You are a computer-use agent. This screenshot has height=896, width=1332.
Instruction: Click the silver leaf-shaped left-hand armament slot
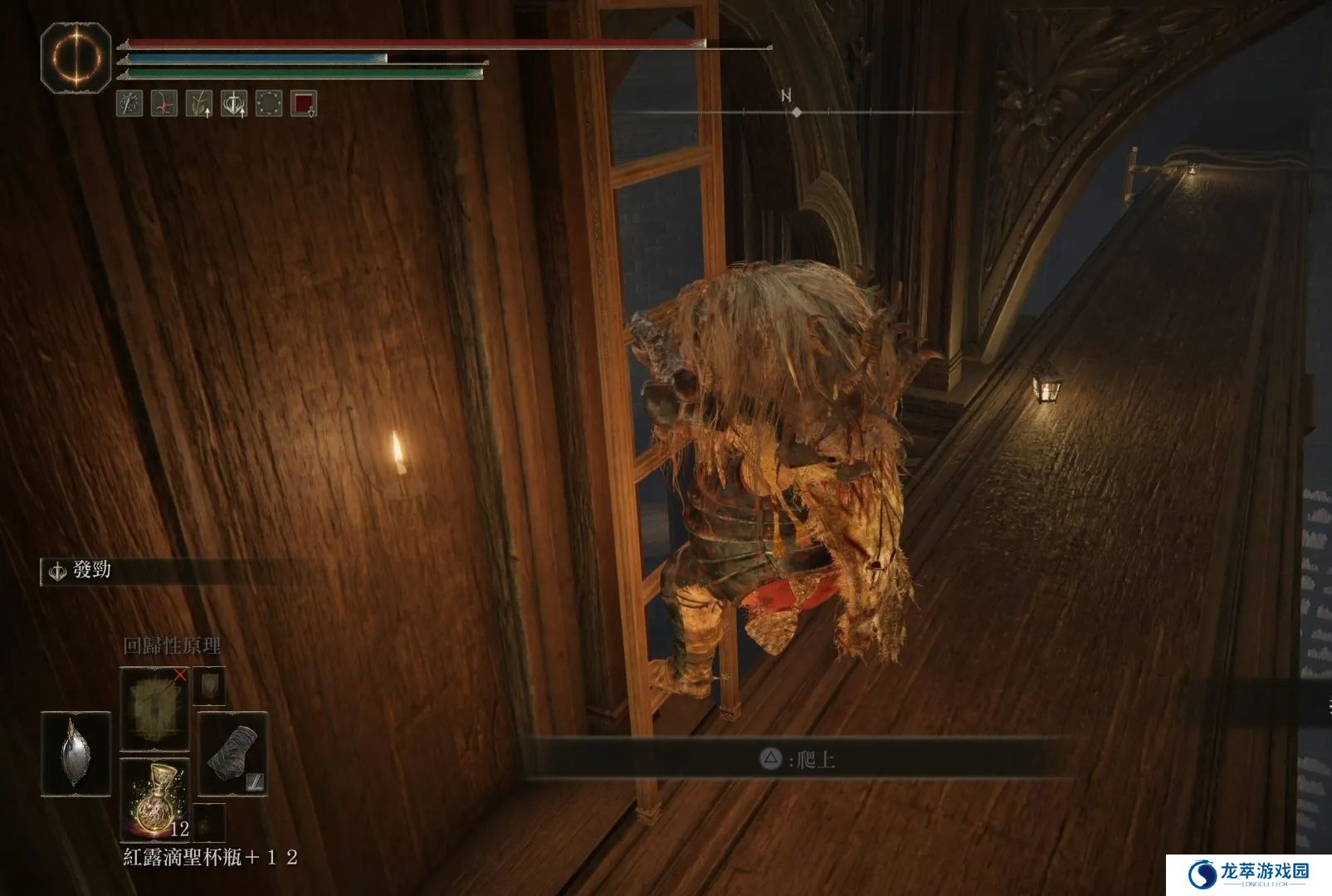[76, 754]
